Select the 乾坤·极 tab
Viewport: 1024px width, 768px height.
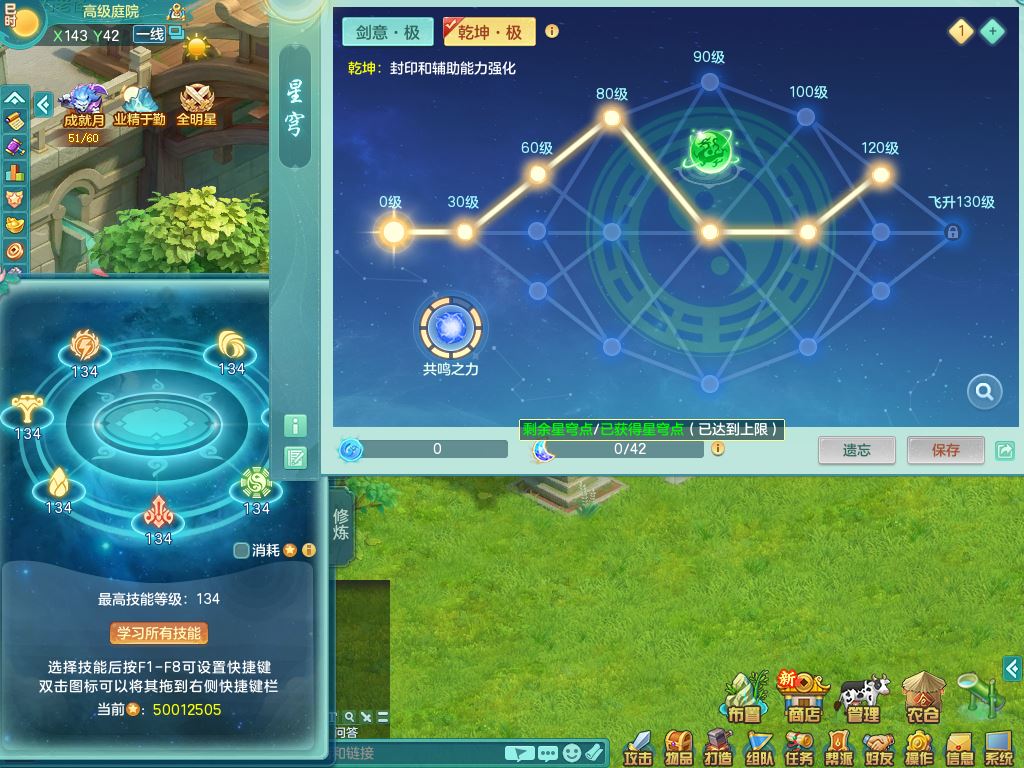(x=489, y=32)
